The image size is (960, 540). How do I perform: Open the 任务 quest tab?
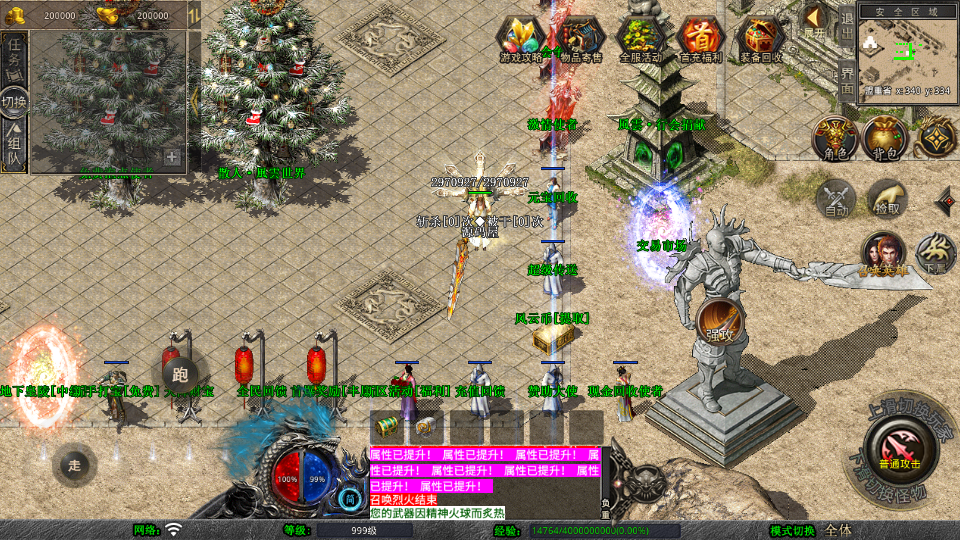(x=14, y=58)
